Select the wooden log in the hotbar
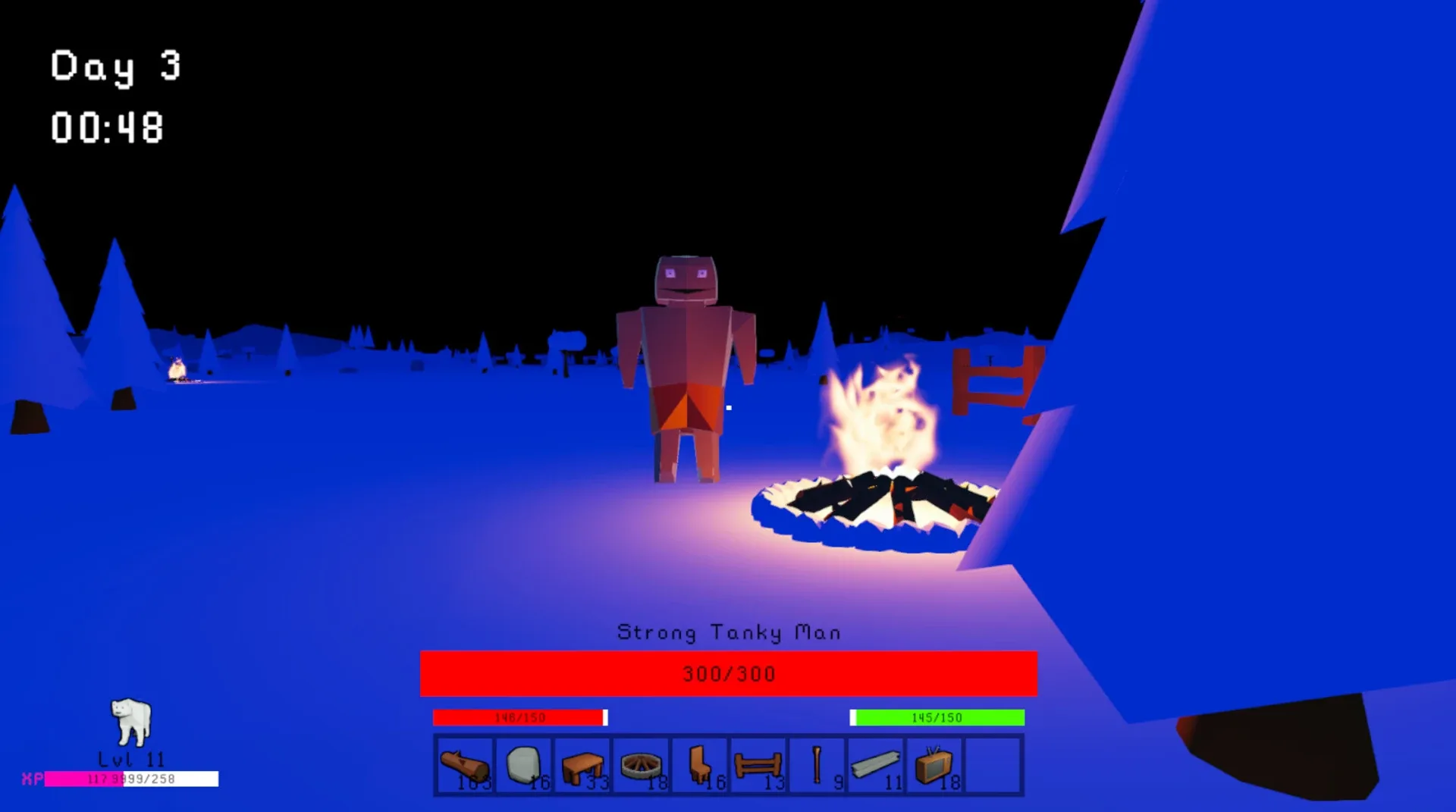1456x812 pixels. coord(464,764)
